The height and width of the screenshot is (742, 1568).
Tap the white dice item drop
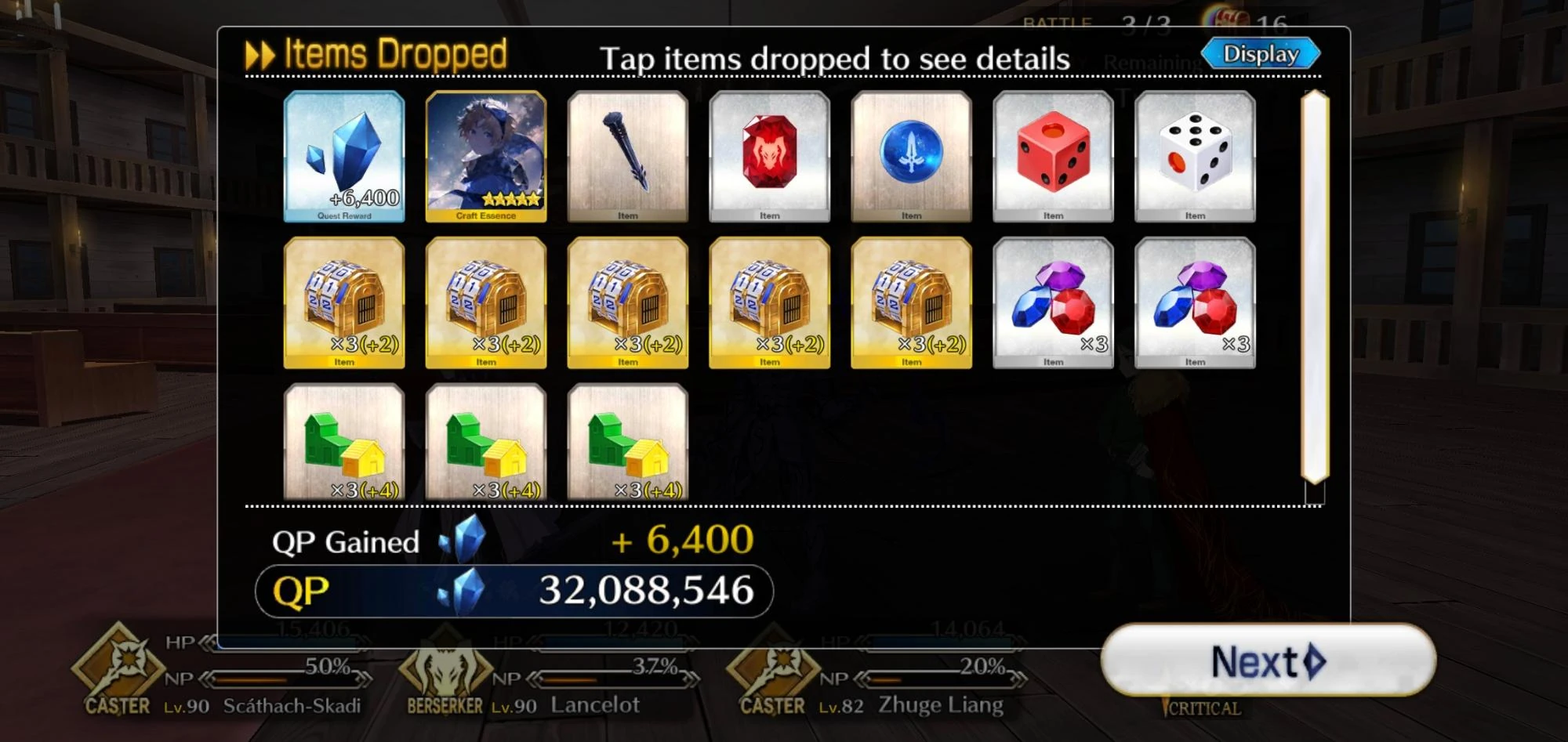(x=1194, y=155)
